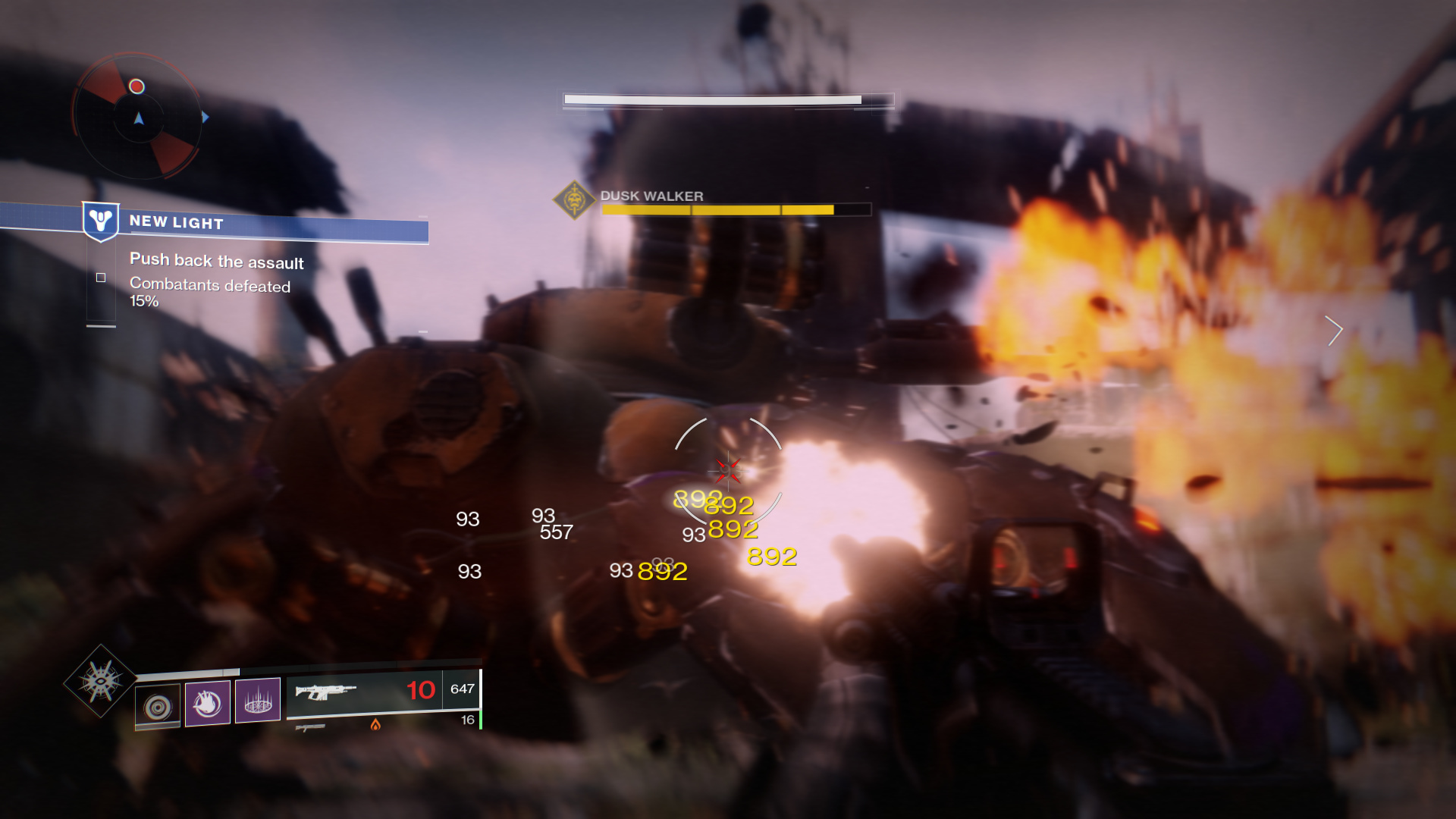Activate the rift circle class ability
Screen dimensions: 1456x819
(x=258, y=701)
